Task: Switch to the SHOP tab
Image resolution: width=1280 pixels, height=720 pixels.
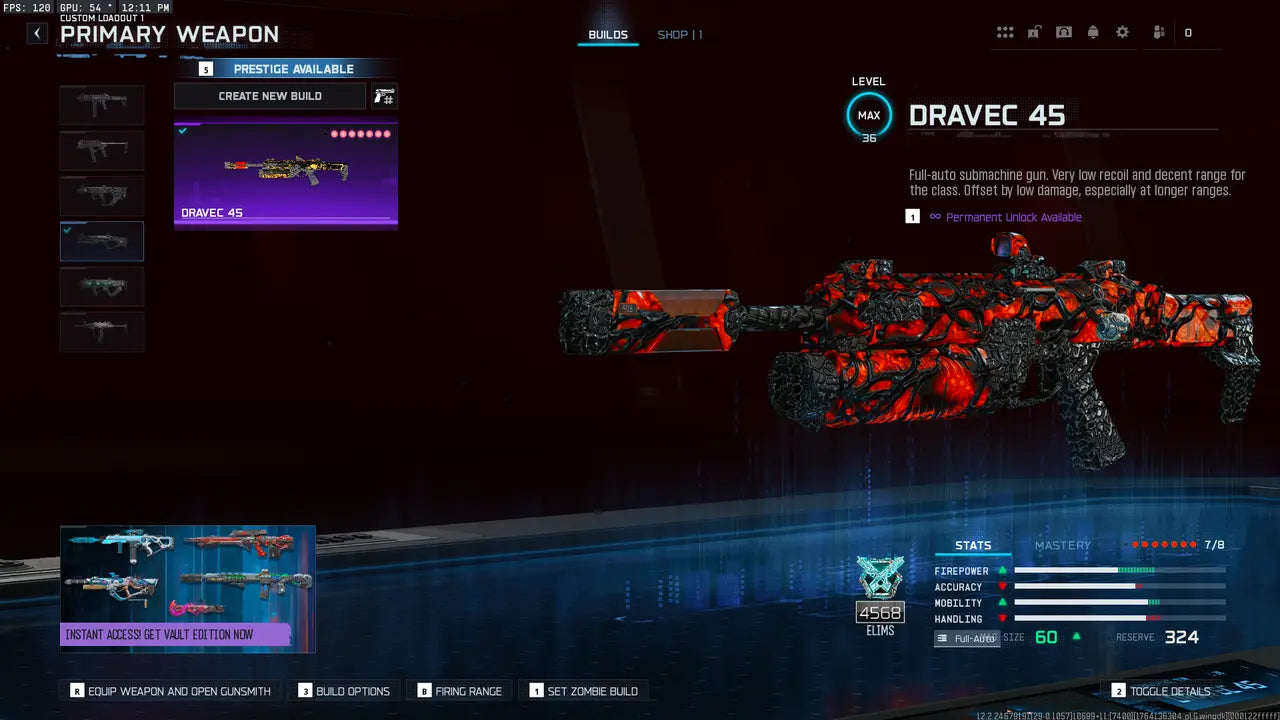Action: point(672,34)
